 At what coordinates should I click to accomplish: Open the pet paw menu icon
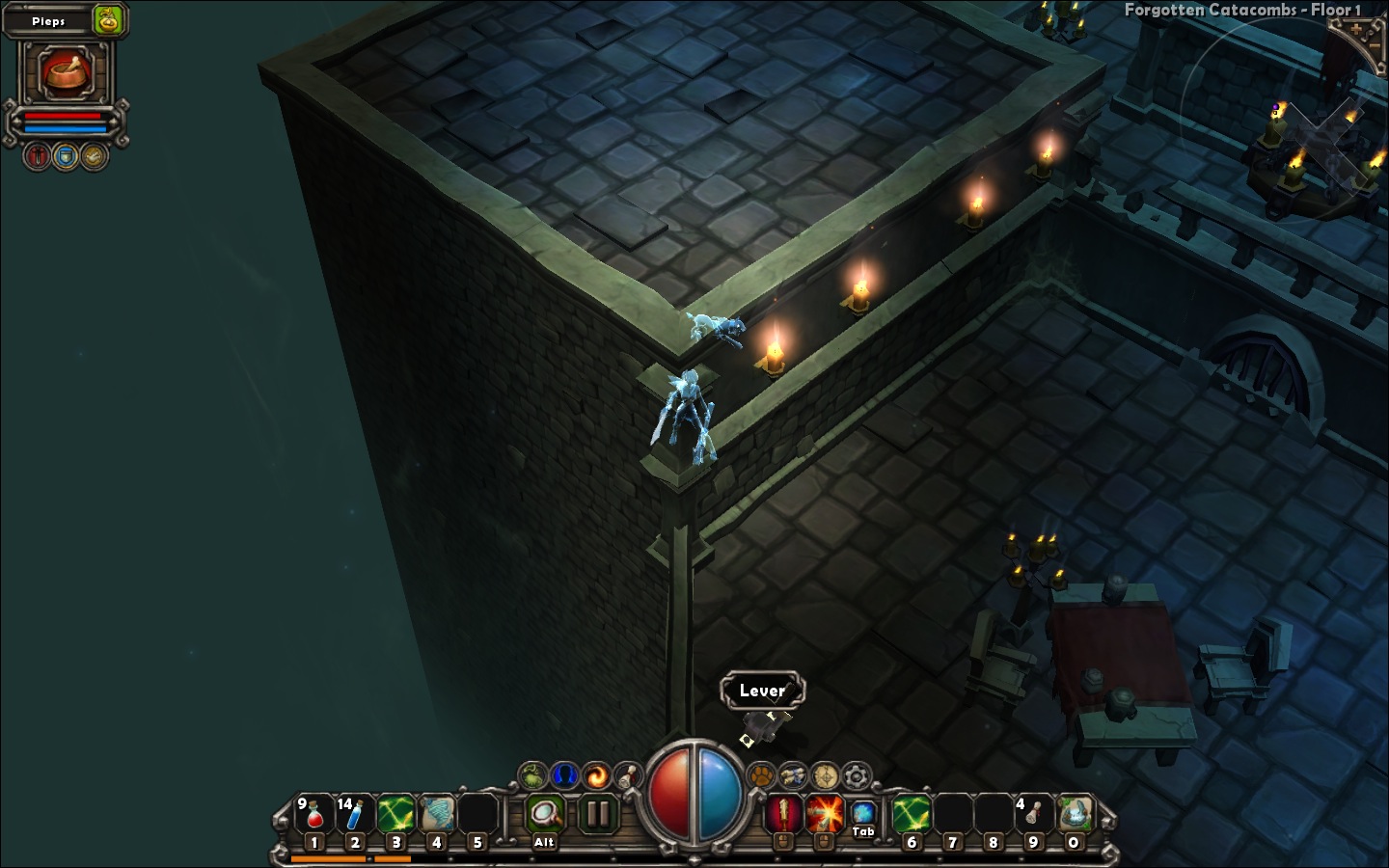(762, 775)
